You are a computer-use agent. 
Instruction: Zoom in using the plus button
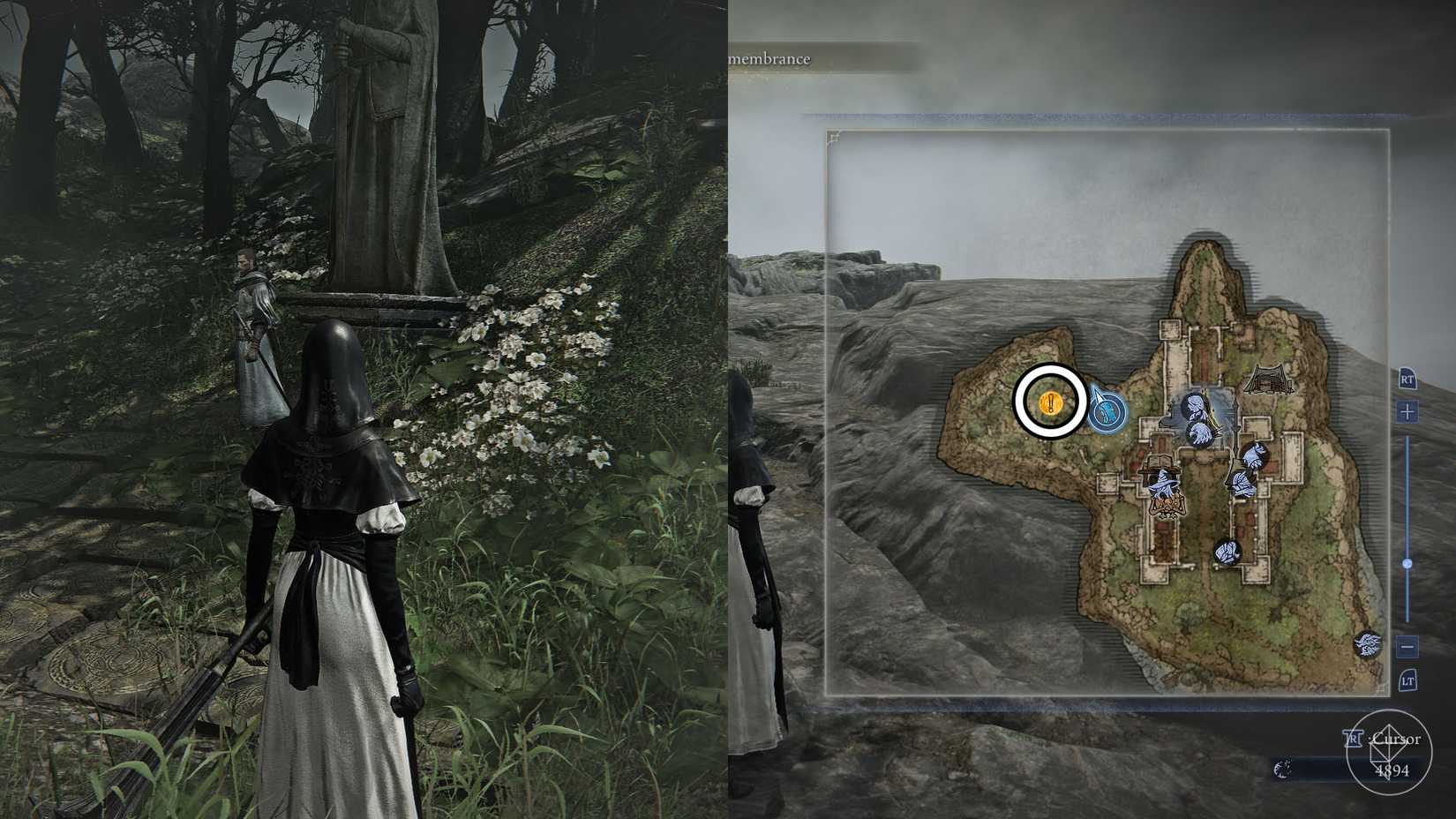point(1406,410)
